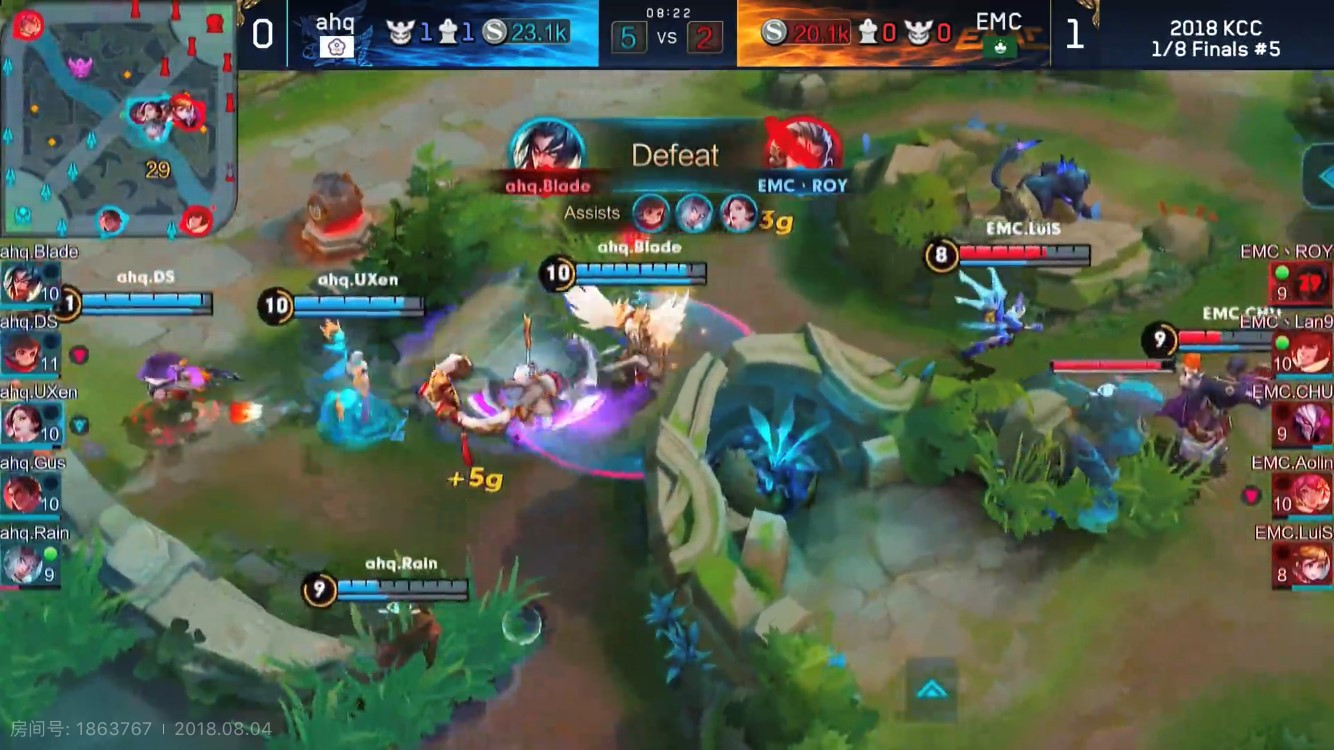The image size is (1334, 750).
Task: Select ahq.DS's hero portrait
Action: [22, 354]
